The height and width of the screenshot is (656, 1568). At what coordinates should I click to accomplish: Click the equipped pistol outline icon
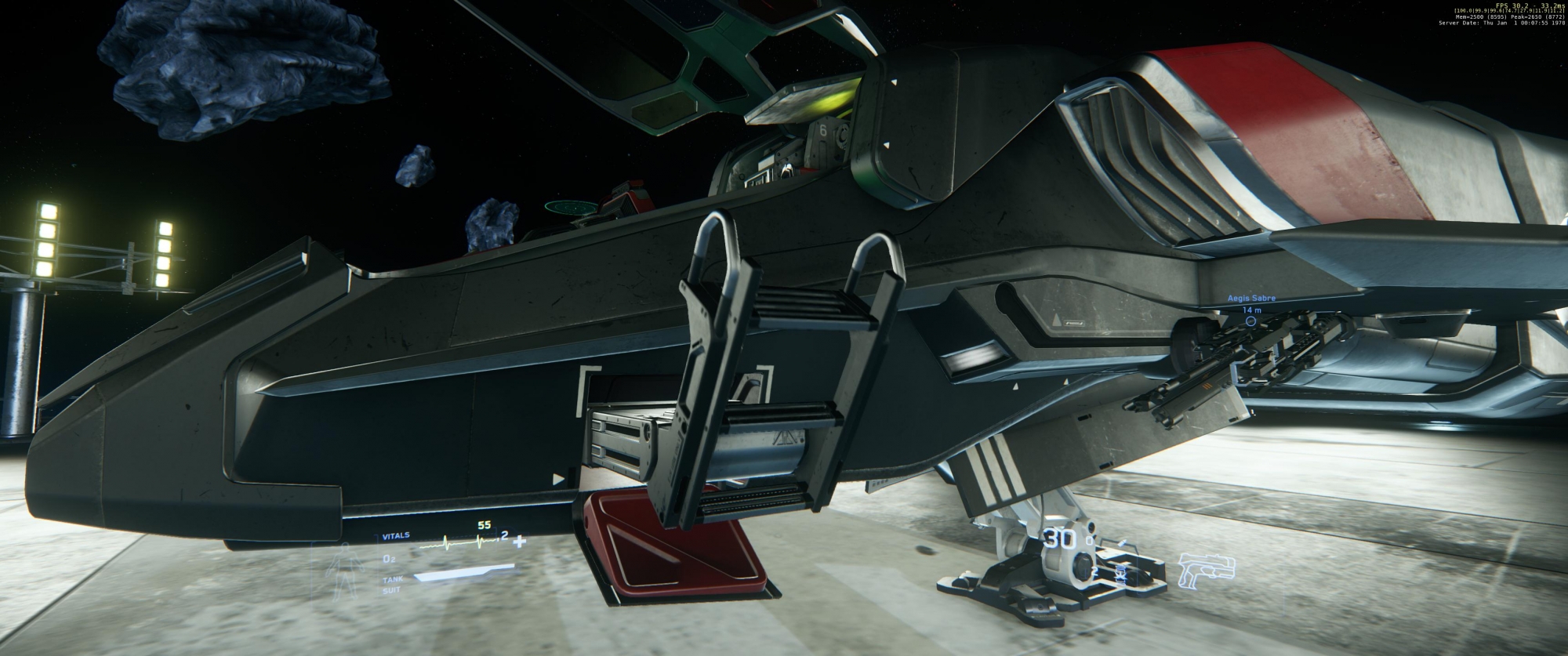[x=1205, y=571]
